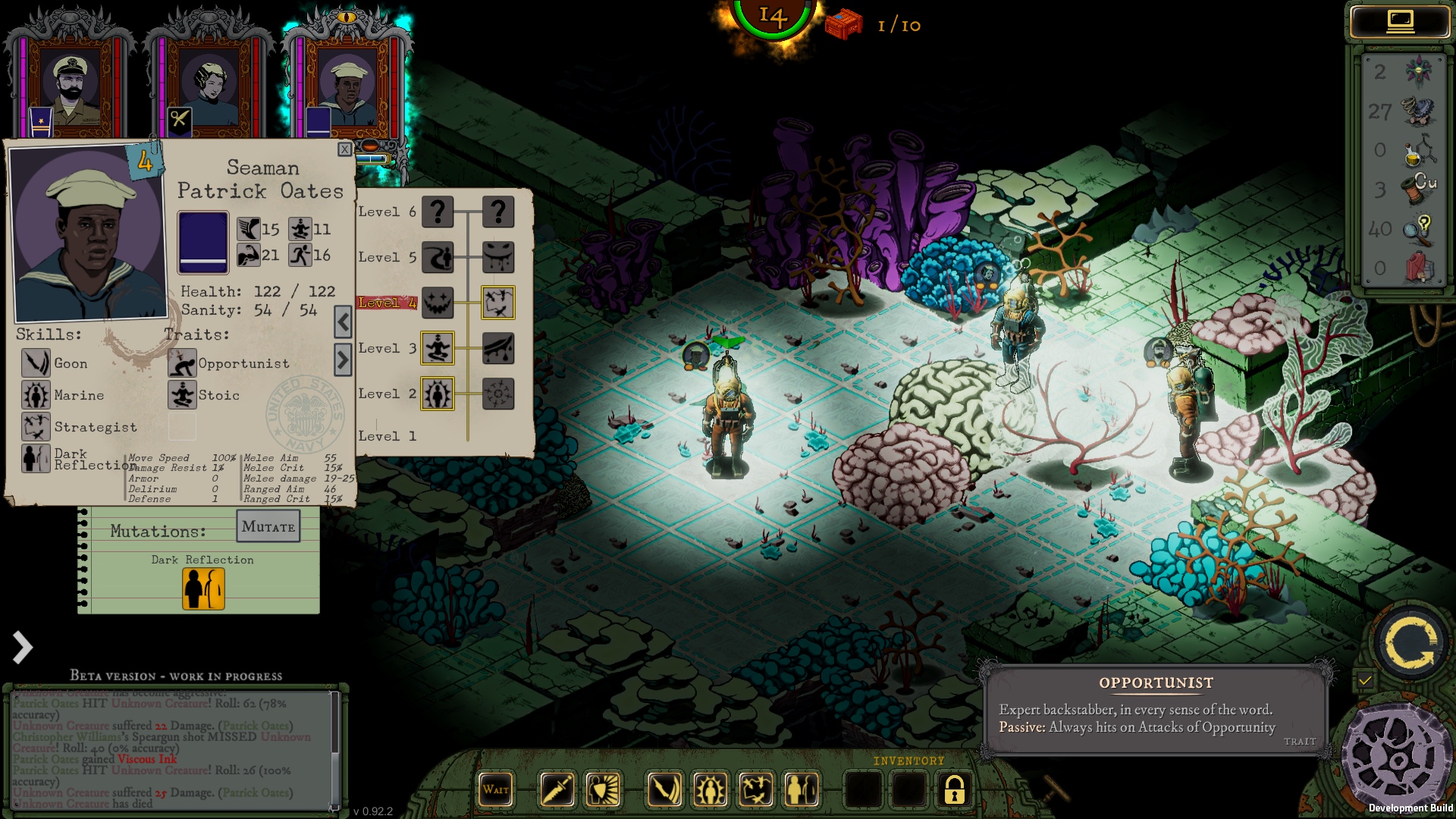Click the Opportunist trait icon
The width and height of the screenshot is (1456, 819).
[182, 363]
